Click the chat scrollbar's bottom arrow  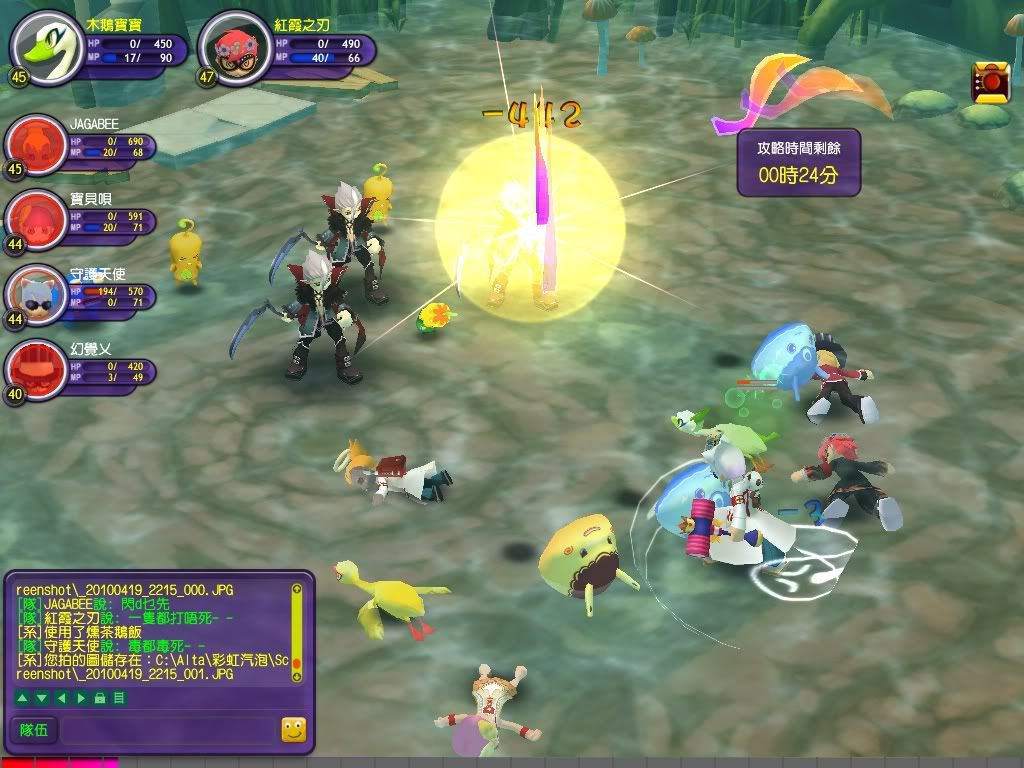tap(296, 677)
